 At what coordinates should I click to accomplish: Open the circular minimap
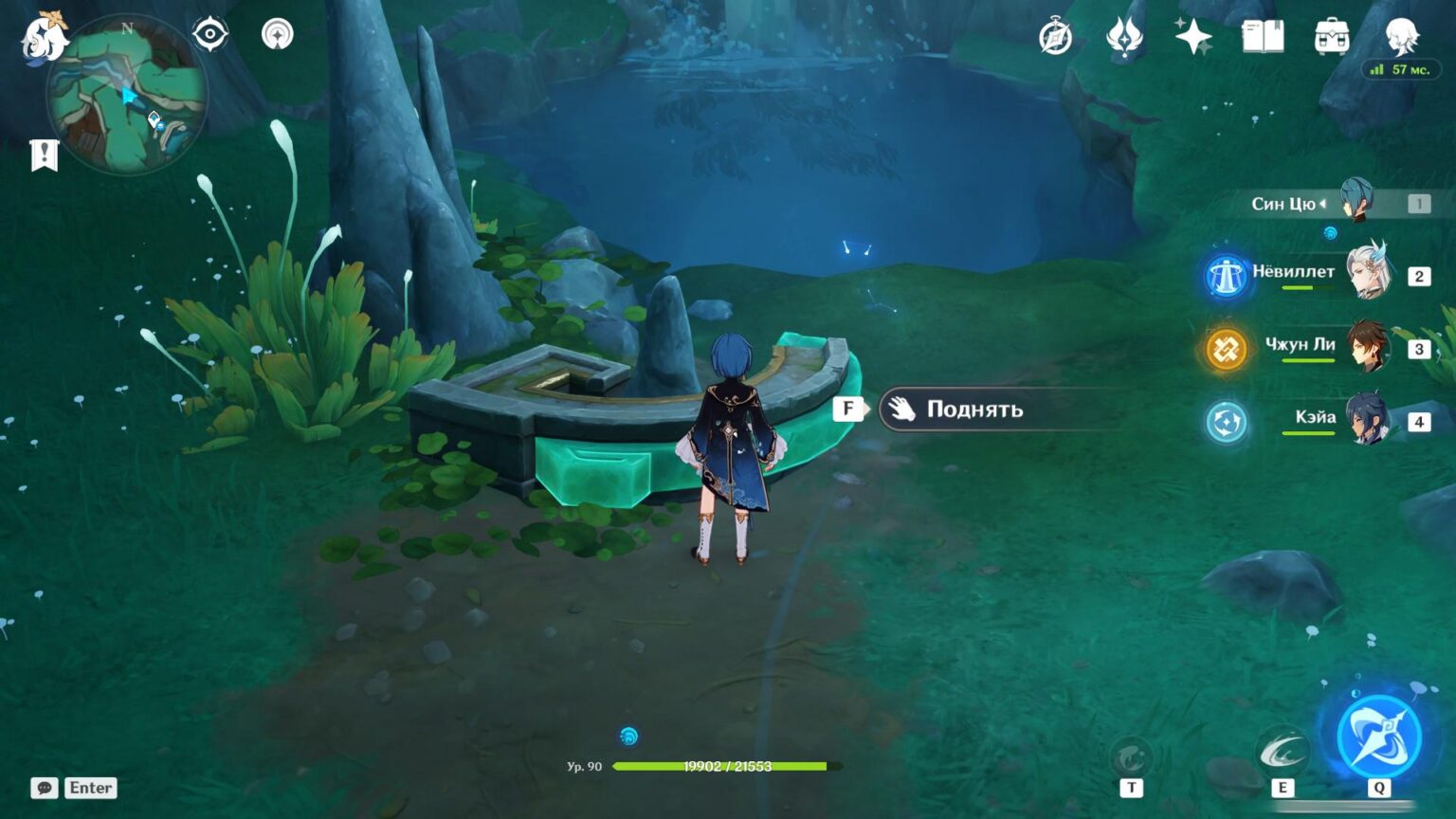[x=126, y=97]
